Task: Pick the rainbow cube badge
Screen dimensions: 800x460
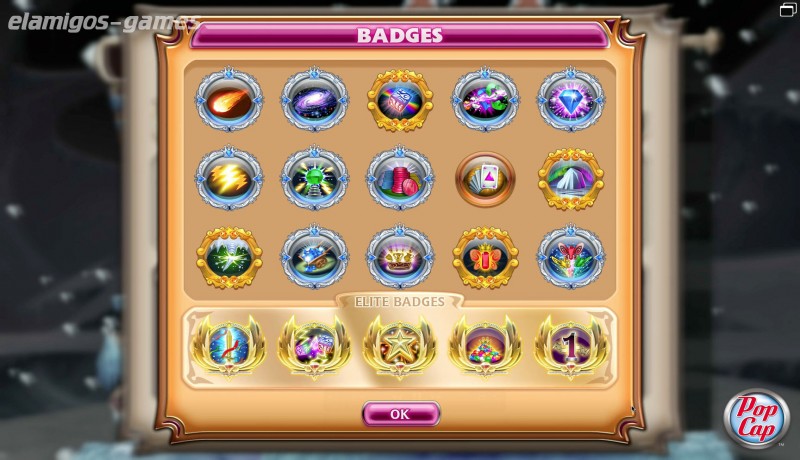Action: [x=400, y=100]
